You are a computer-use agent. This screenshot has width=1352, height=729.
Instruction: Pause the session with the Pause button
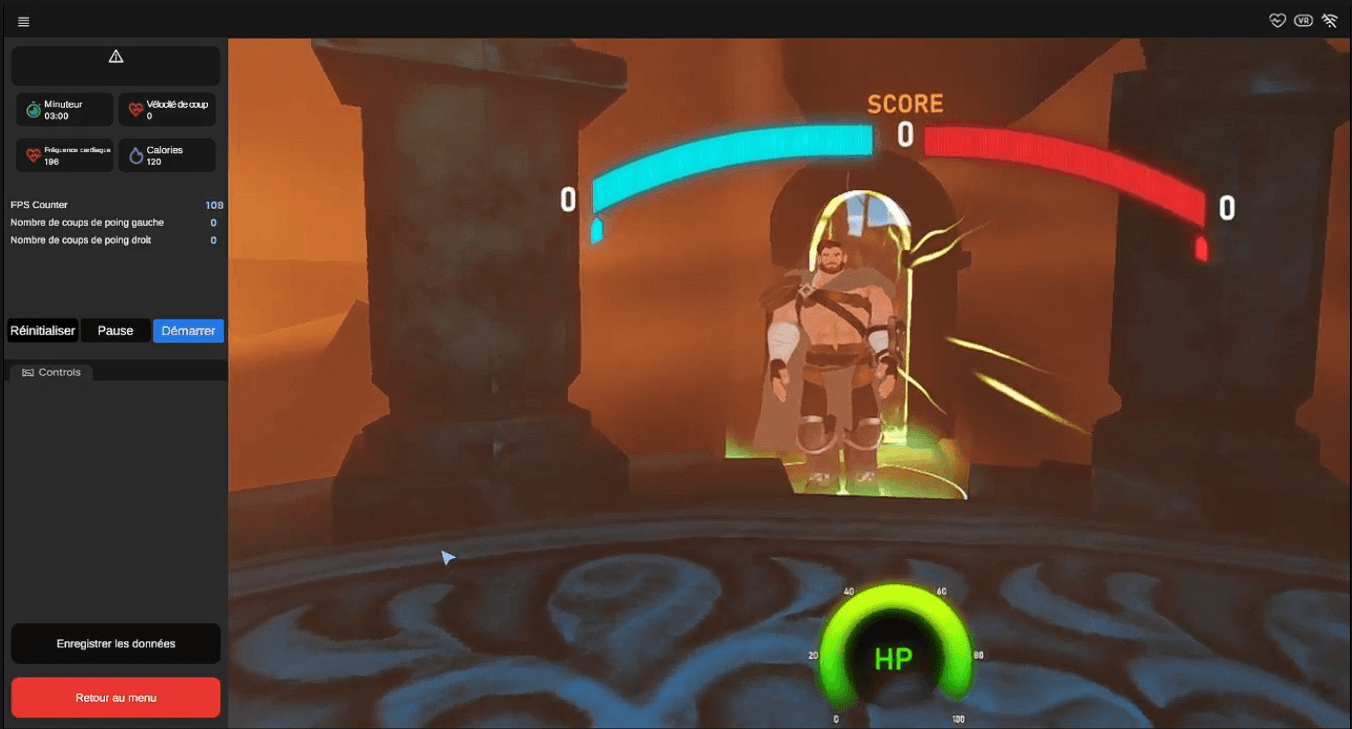tap(115, 331)
